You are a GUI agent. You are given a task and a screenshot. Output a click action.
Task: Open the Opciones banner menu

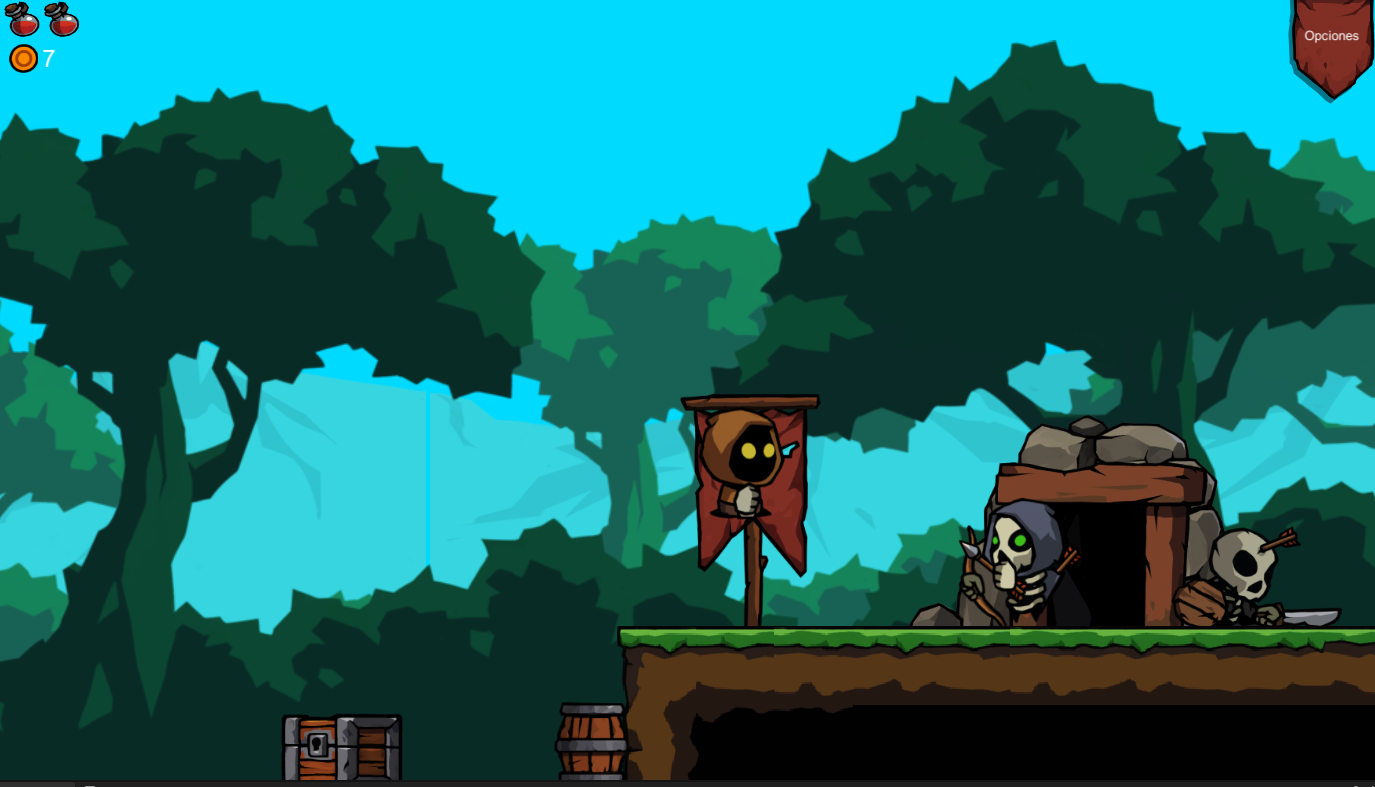[x=1331, y=37]
